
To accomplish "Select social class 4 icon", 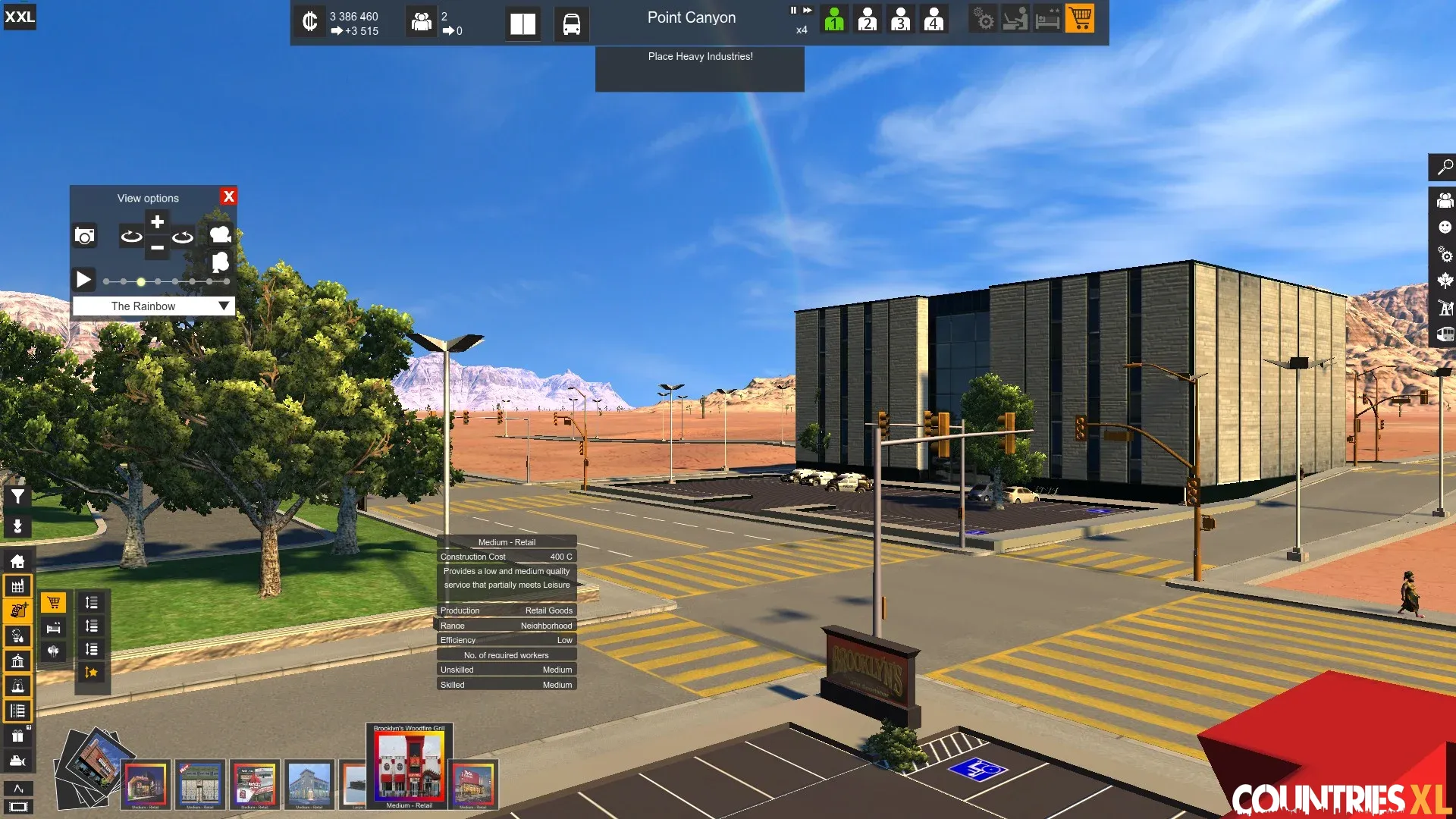I will 934,19.
